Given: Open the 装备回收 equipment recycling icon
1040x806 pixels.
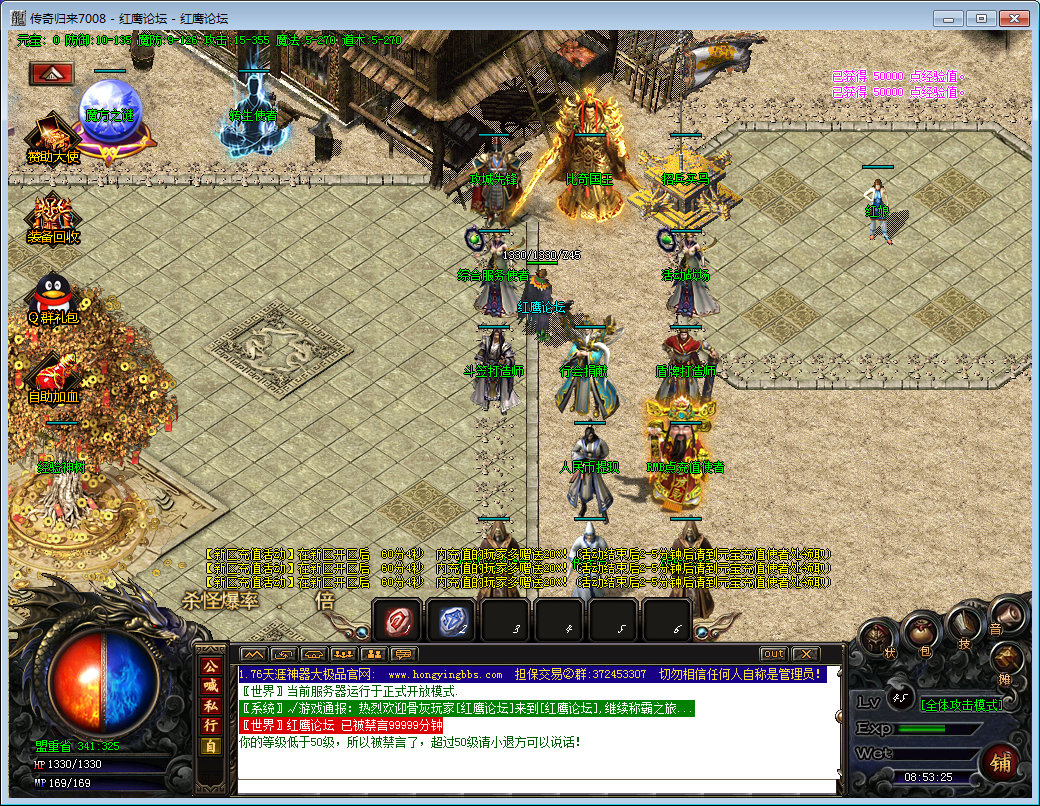Looking at the screenshot, I should tap(52, 215).
